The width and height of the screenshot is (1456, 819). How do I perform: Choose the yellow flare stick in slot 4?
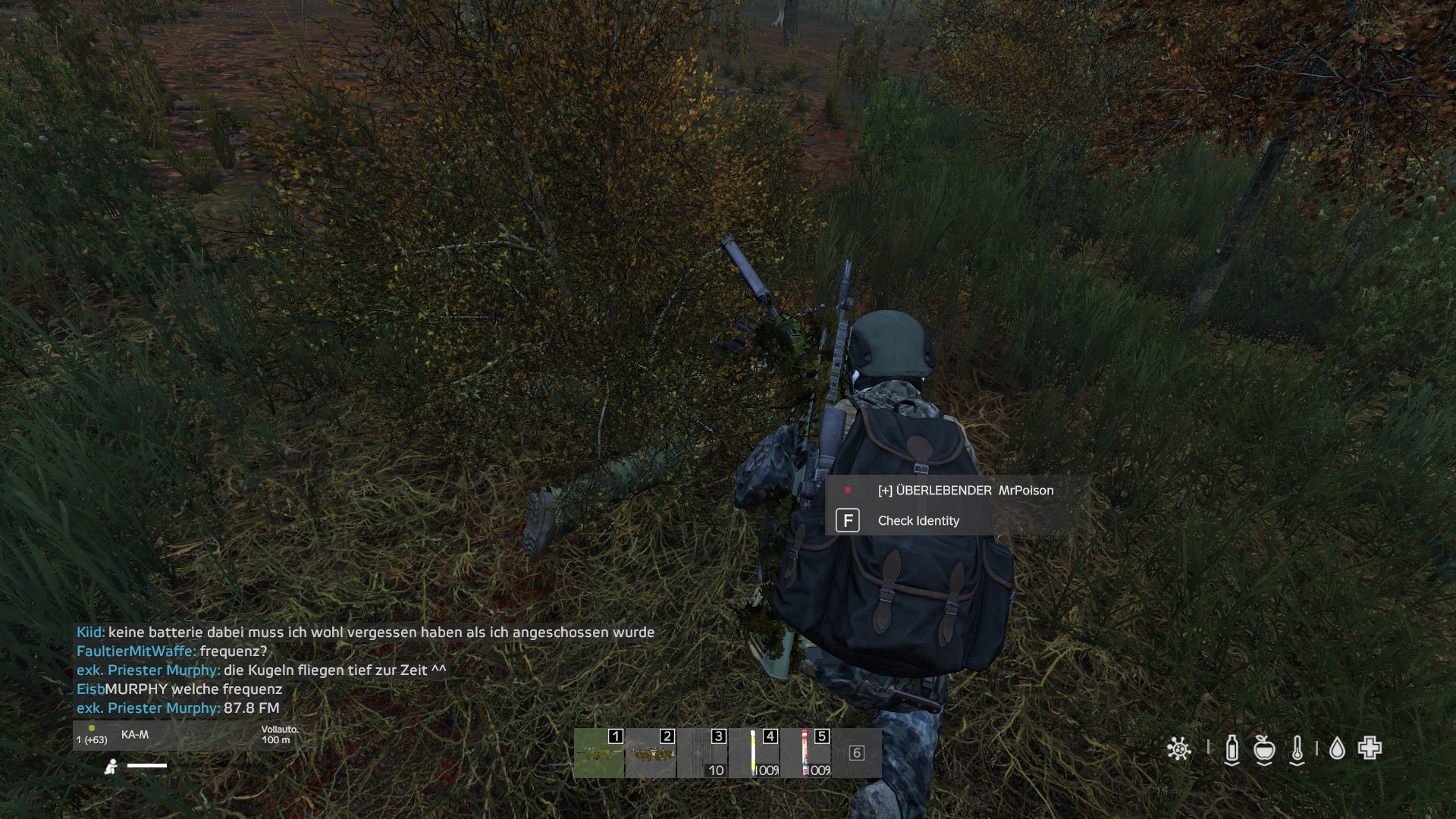pyautogui.click(x=754, y=753)
